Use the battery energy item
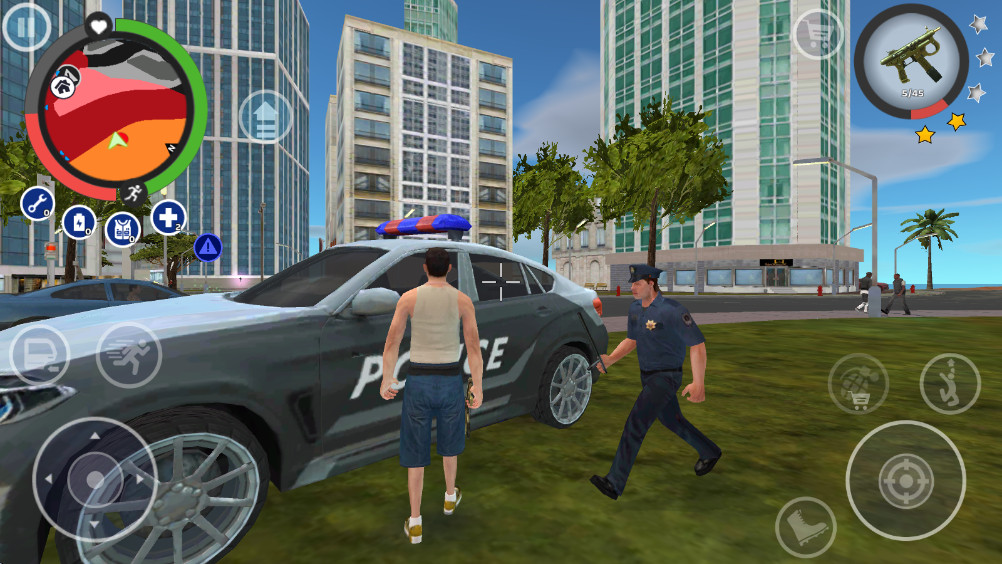1002x564 pixels. point(79,222)
